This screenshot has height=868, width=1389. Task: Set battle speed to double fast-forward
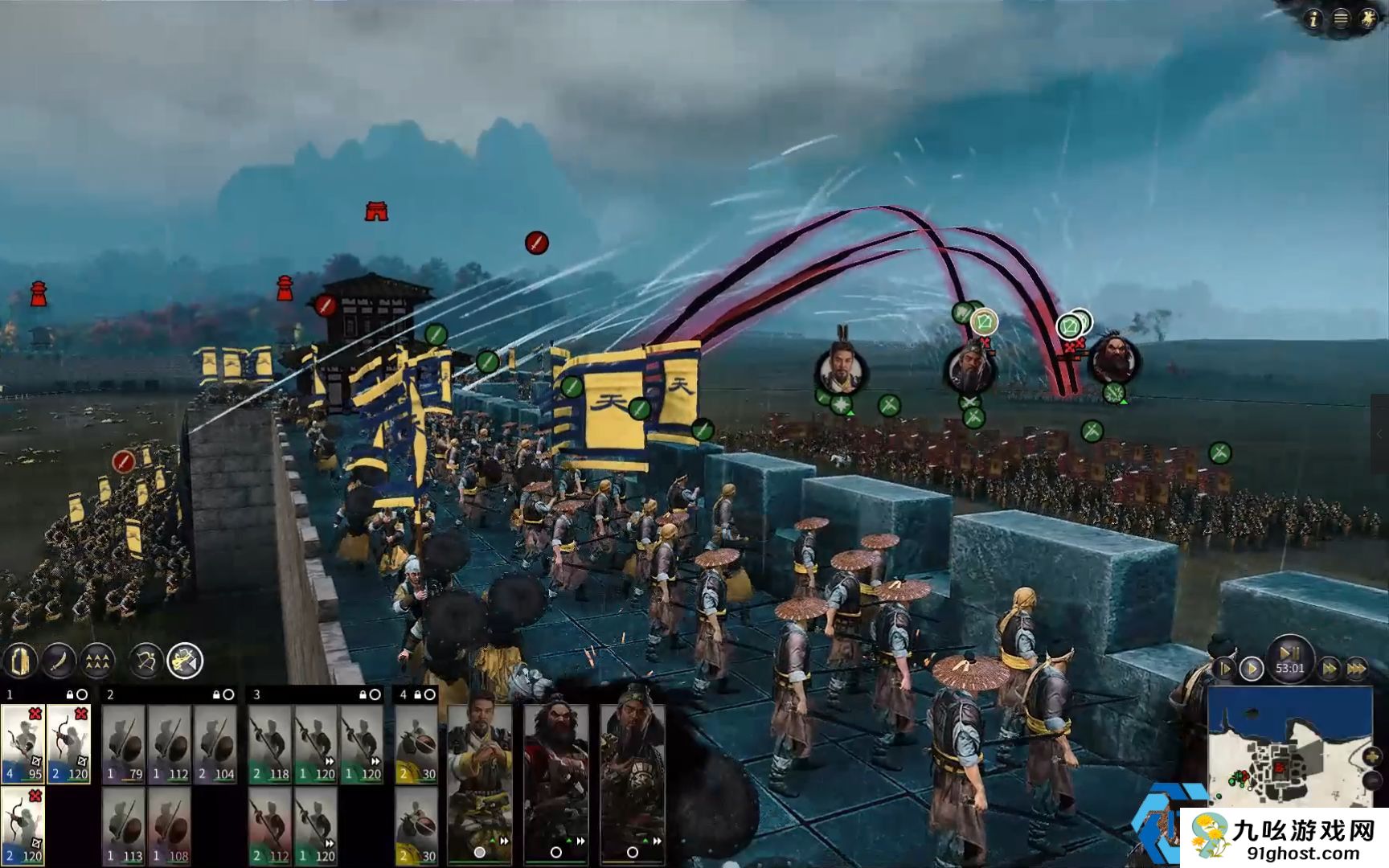tap(1330, 668)
